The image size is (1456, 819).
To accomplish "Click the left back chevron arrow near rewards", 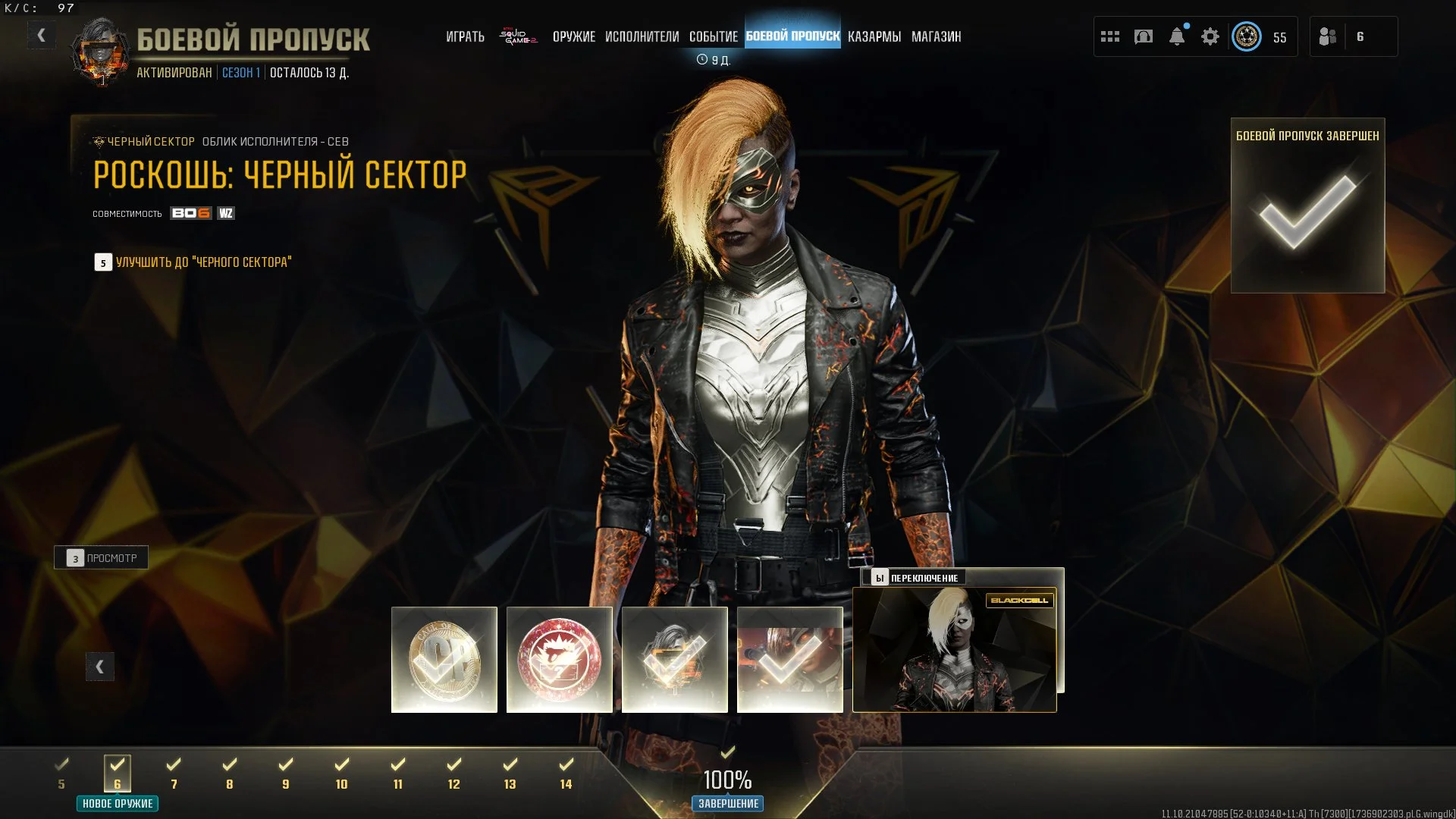I will tap(99, 666).
